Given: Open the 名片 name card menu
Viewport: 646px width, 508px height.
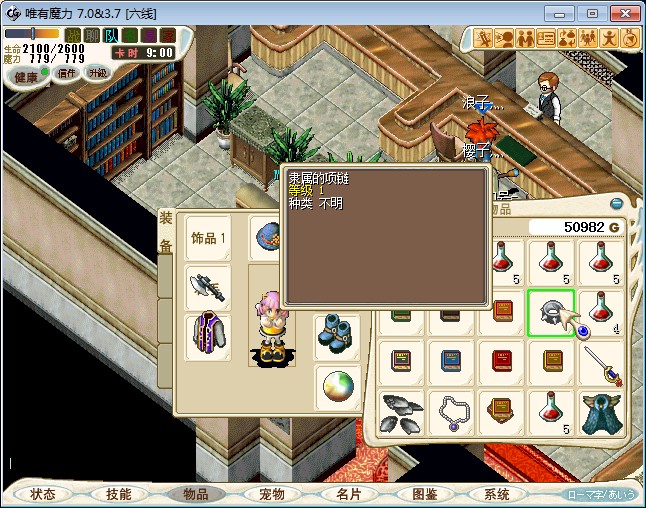Looking at the screenshot, I should pos(347,494).
